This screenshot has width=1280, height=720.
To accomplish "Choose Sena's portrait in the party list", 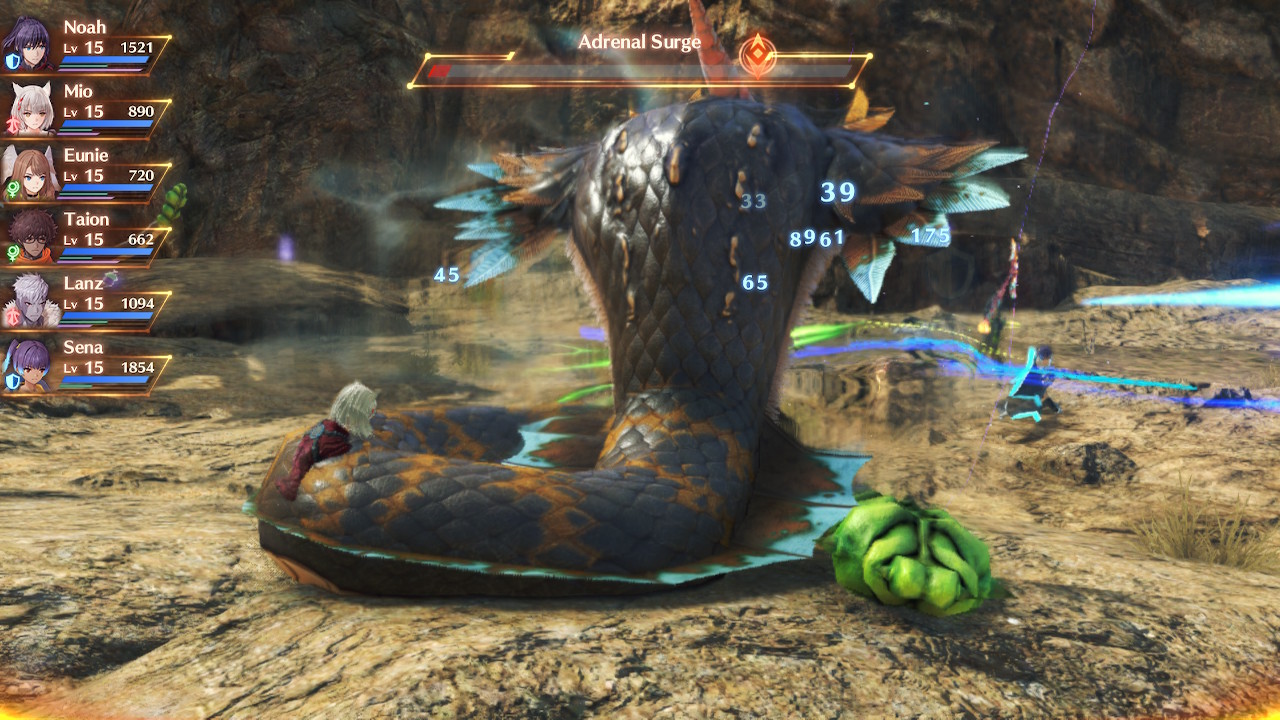I will (30, 365).
